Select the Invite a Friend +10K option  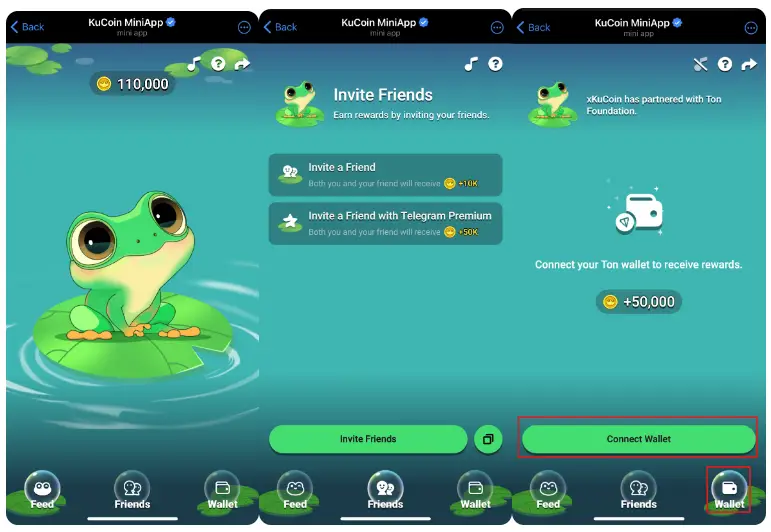click(385, 175)
